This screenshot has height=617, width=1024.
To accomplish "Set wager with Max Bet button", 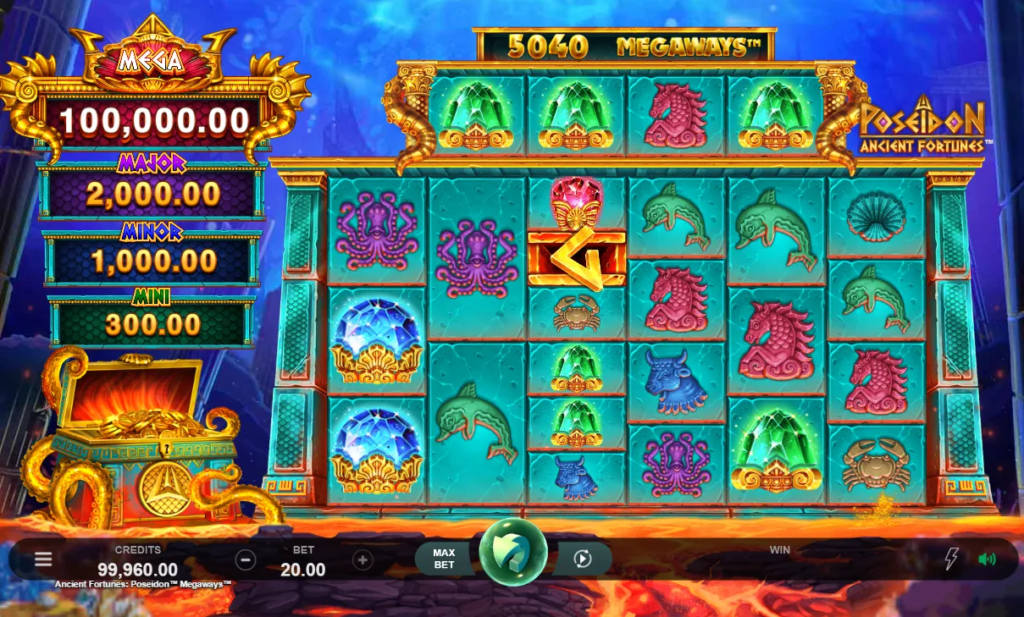I will point(443,559).
